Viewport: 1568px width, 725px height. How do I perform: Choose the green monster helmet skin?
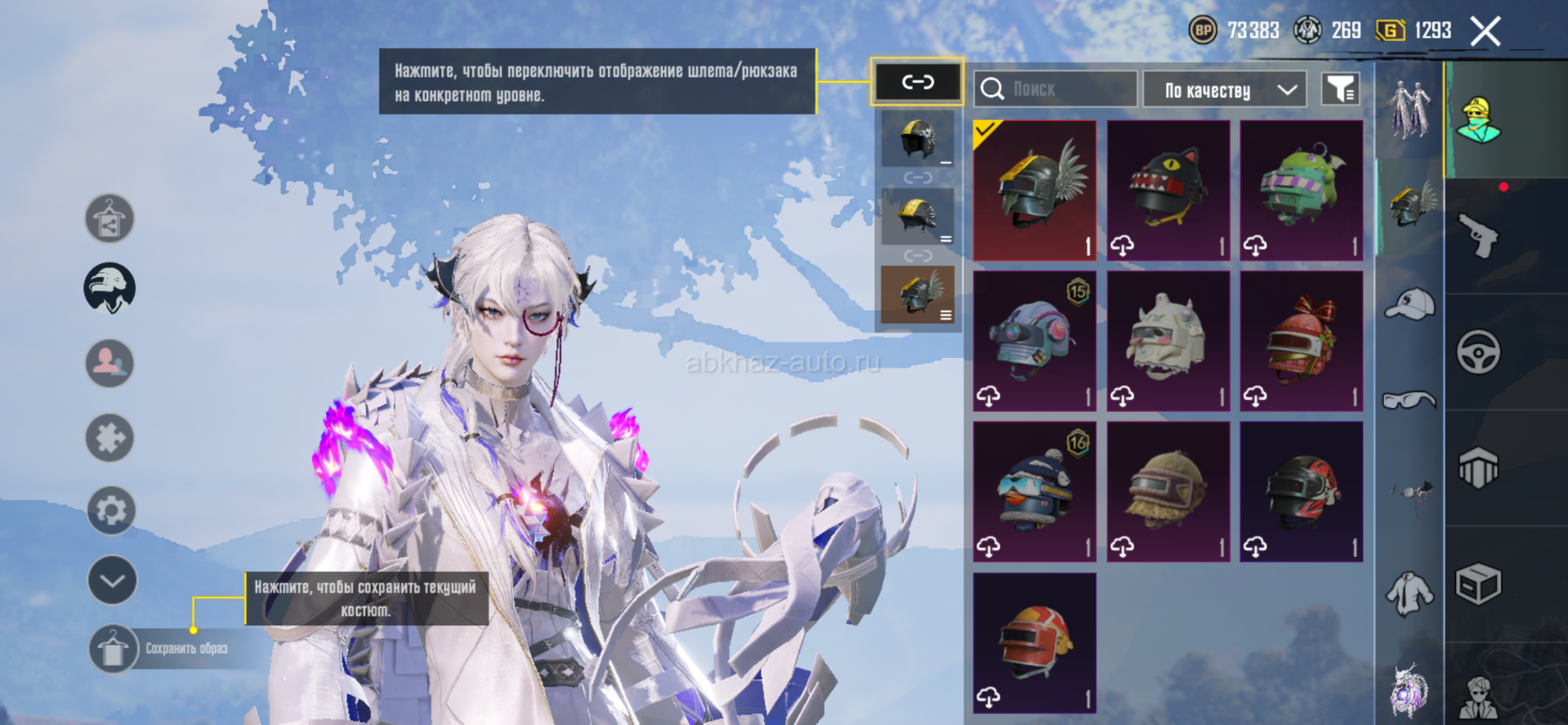click(x=1301, y=190)
